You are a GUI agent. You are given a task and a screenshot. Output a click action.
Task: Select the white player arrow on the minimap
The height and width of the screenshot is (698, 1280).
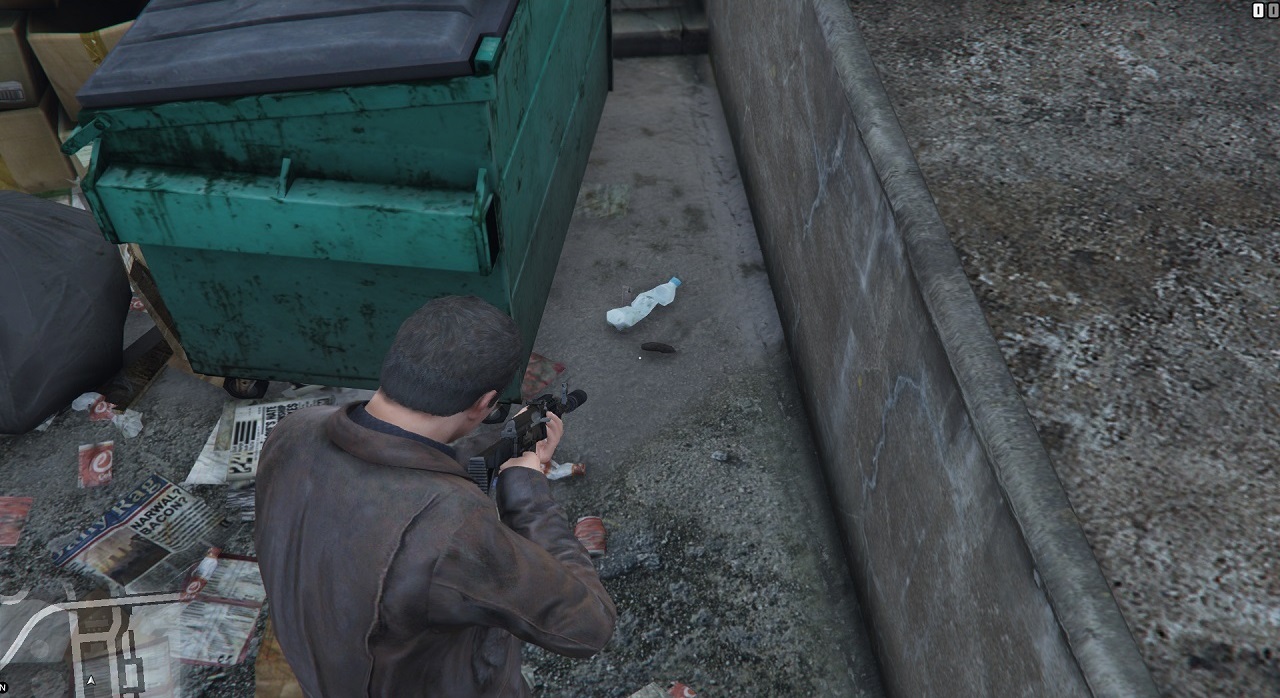(x=92, y=680)
